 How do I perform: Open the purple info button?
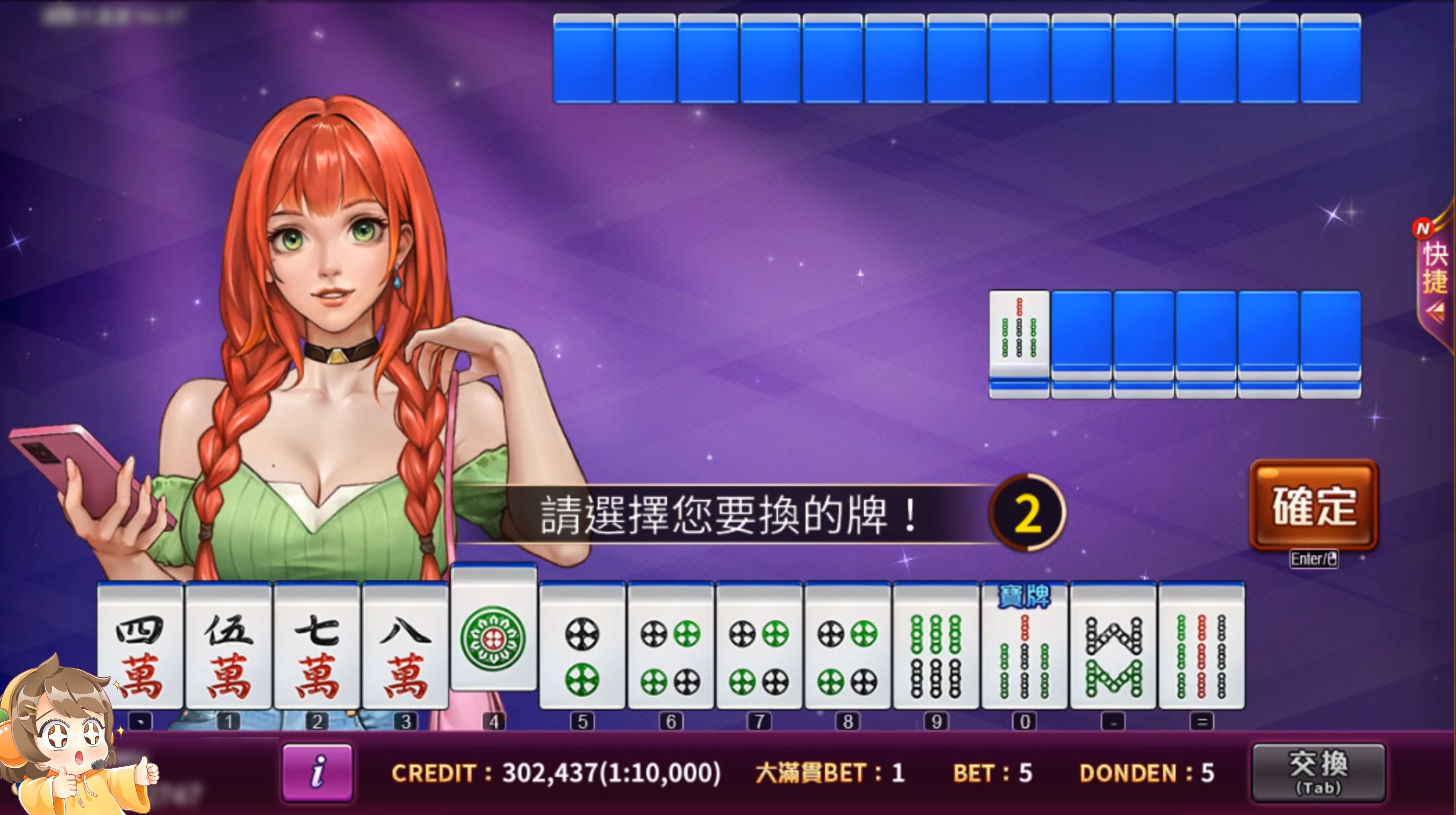pyautogui.click(x=317, y=772)
